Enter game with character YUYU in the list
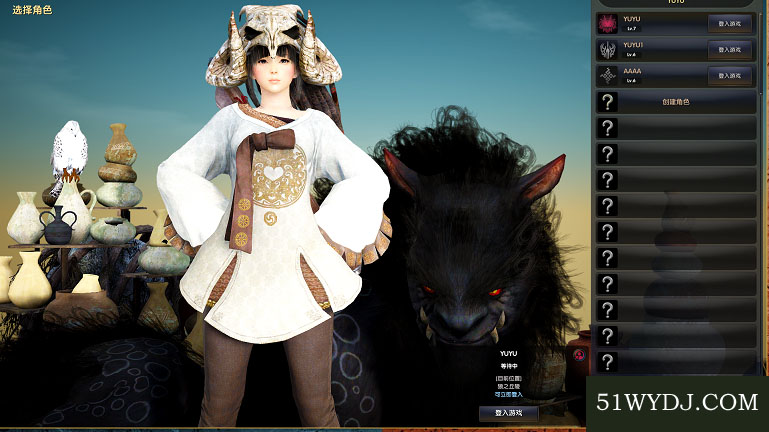 coord(729,23)
